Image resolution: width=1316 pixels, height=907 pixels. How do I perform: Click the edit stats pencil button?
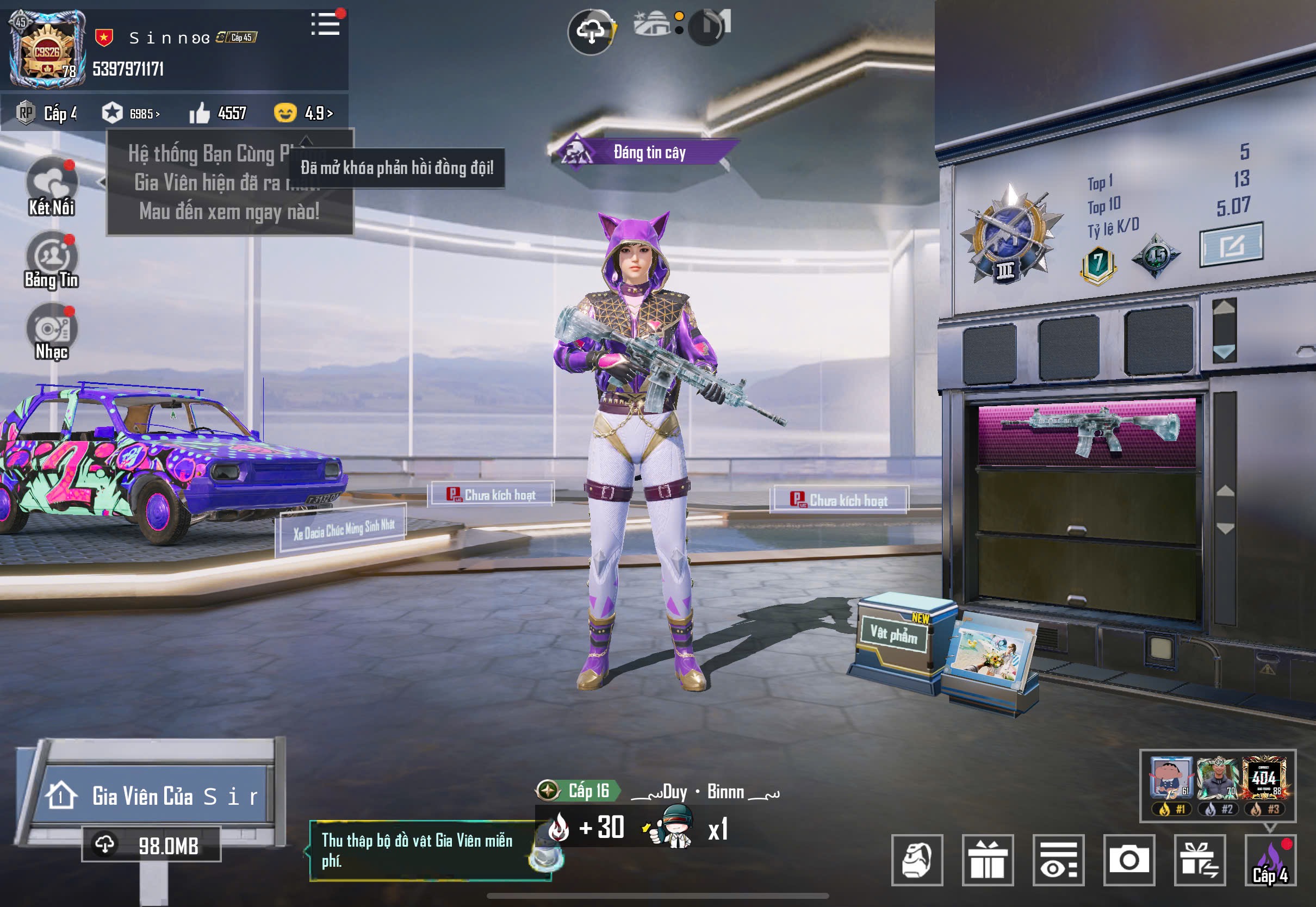(1231, 245)
